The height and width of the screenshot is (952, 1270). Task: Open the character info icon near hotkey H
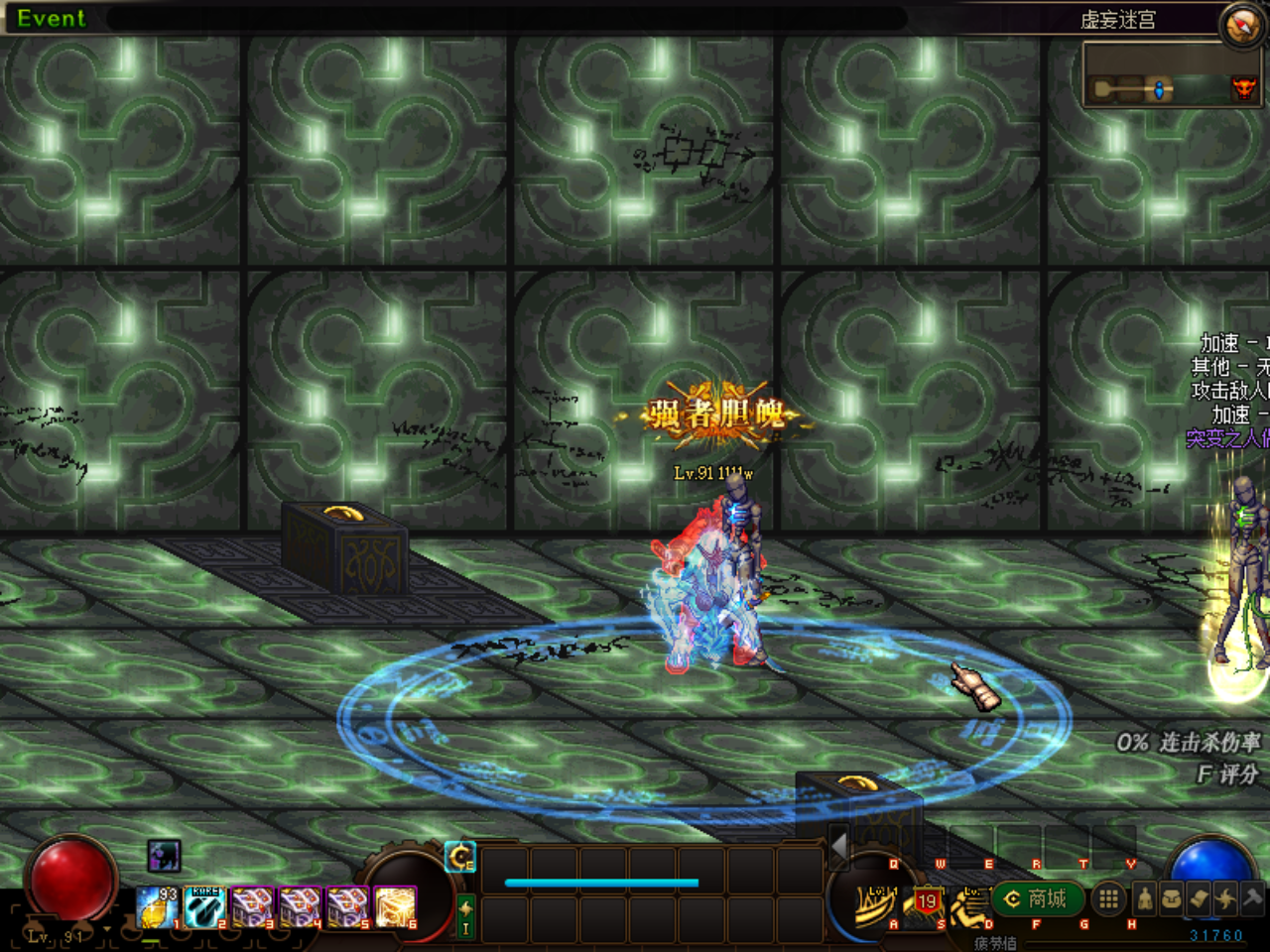pyautogui.click(x=1143, y=898)
